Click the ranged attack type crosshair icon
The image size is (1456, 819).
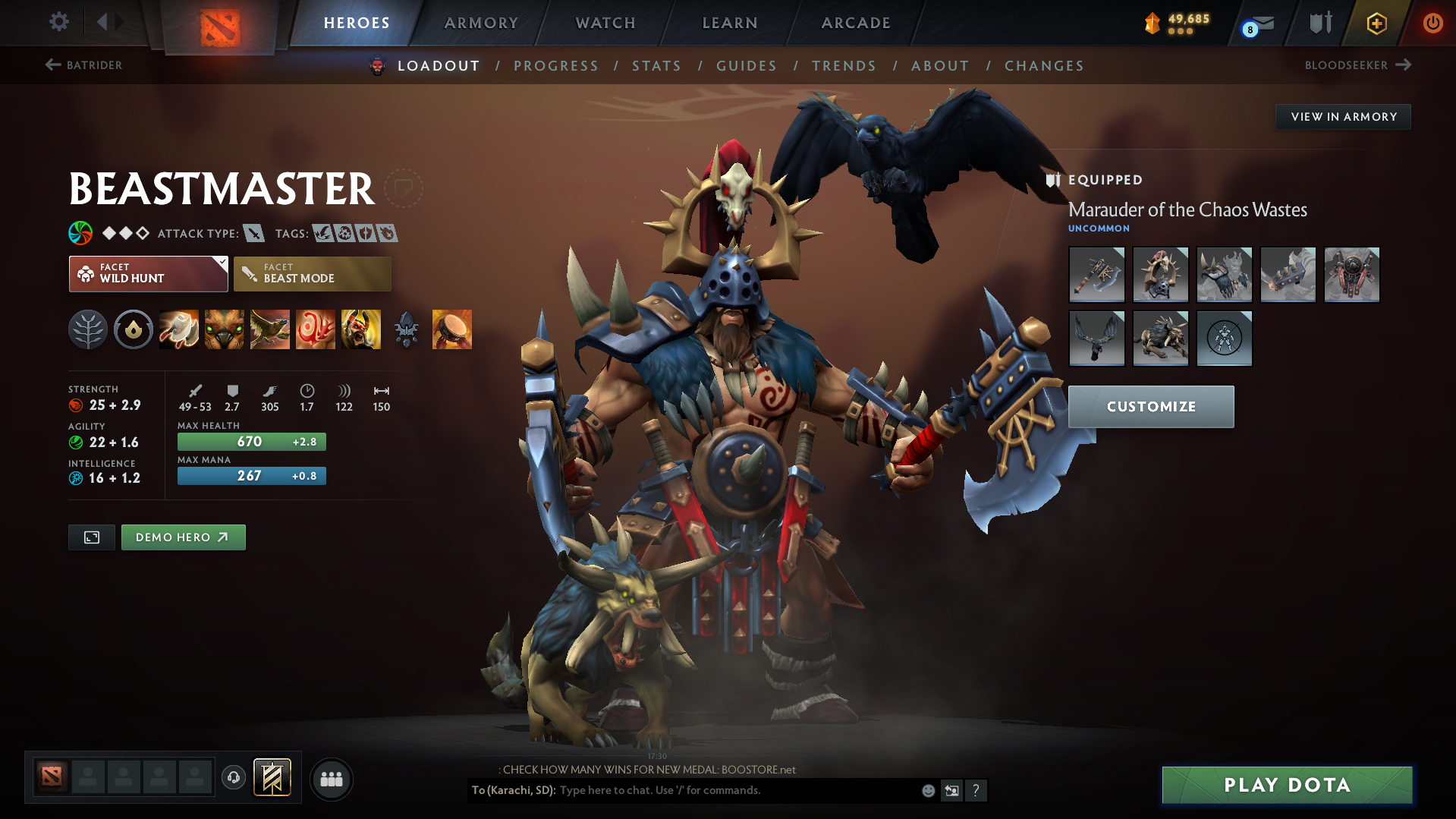click(253, 233)
